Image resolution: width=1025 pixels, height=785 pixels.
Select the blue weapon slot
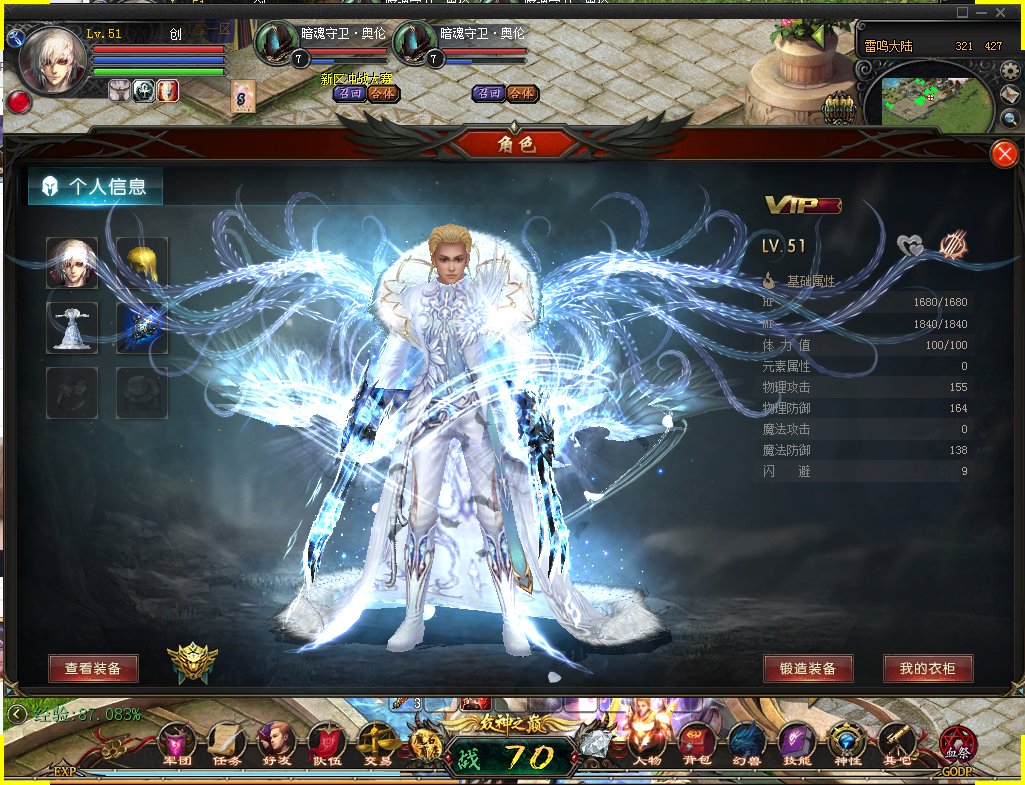pyautogui.click(x=142, y=328)
